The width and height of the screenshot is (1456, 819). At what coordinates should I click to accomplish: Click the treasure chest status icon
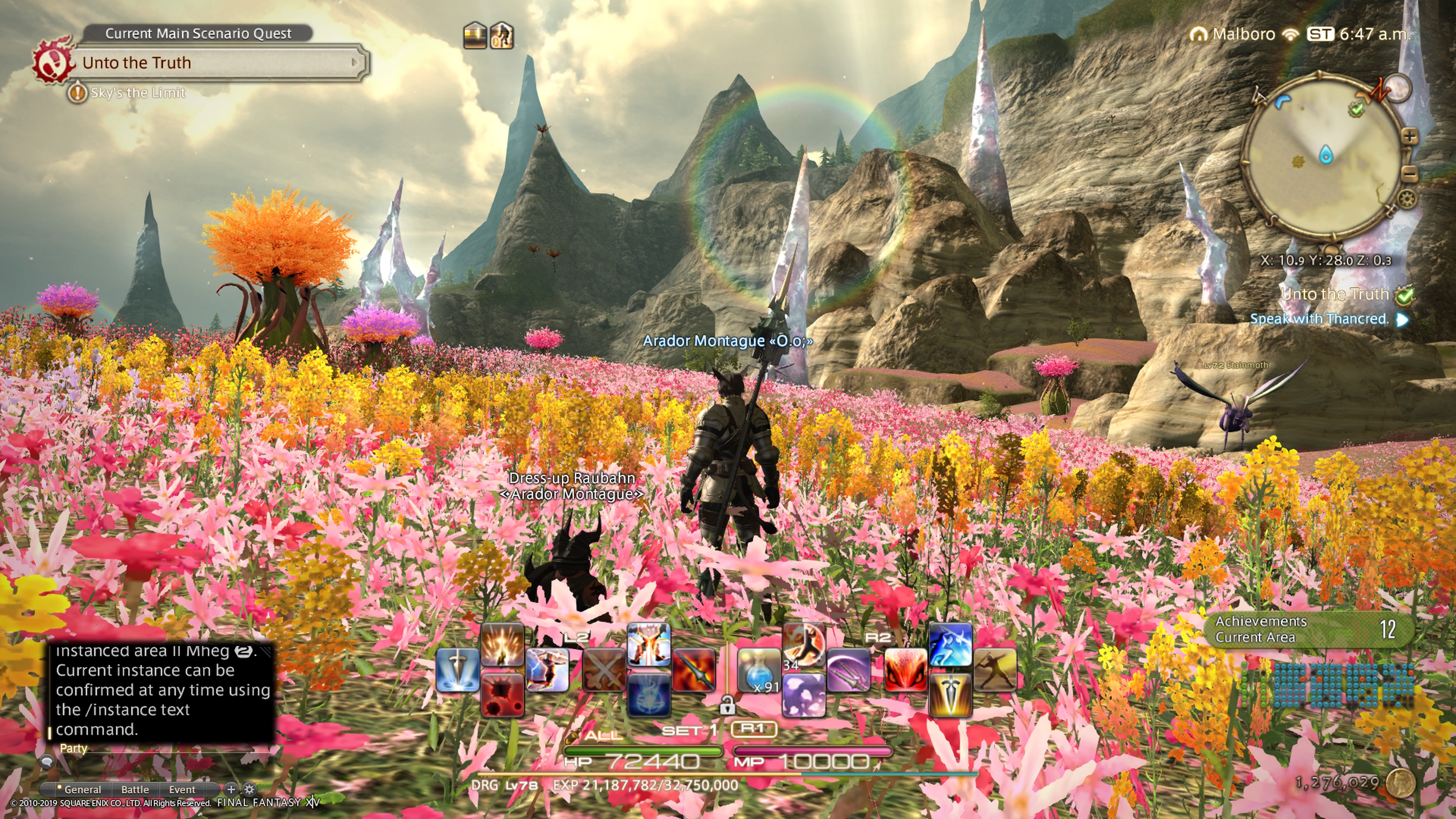pyautogui.click(x=475, y=36)
